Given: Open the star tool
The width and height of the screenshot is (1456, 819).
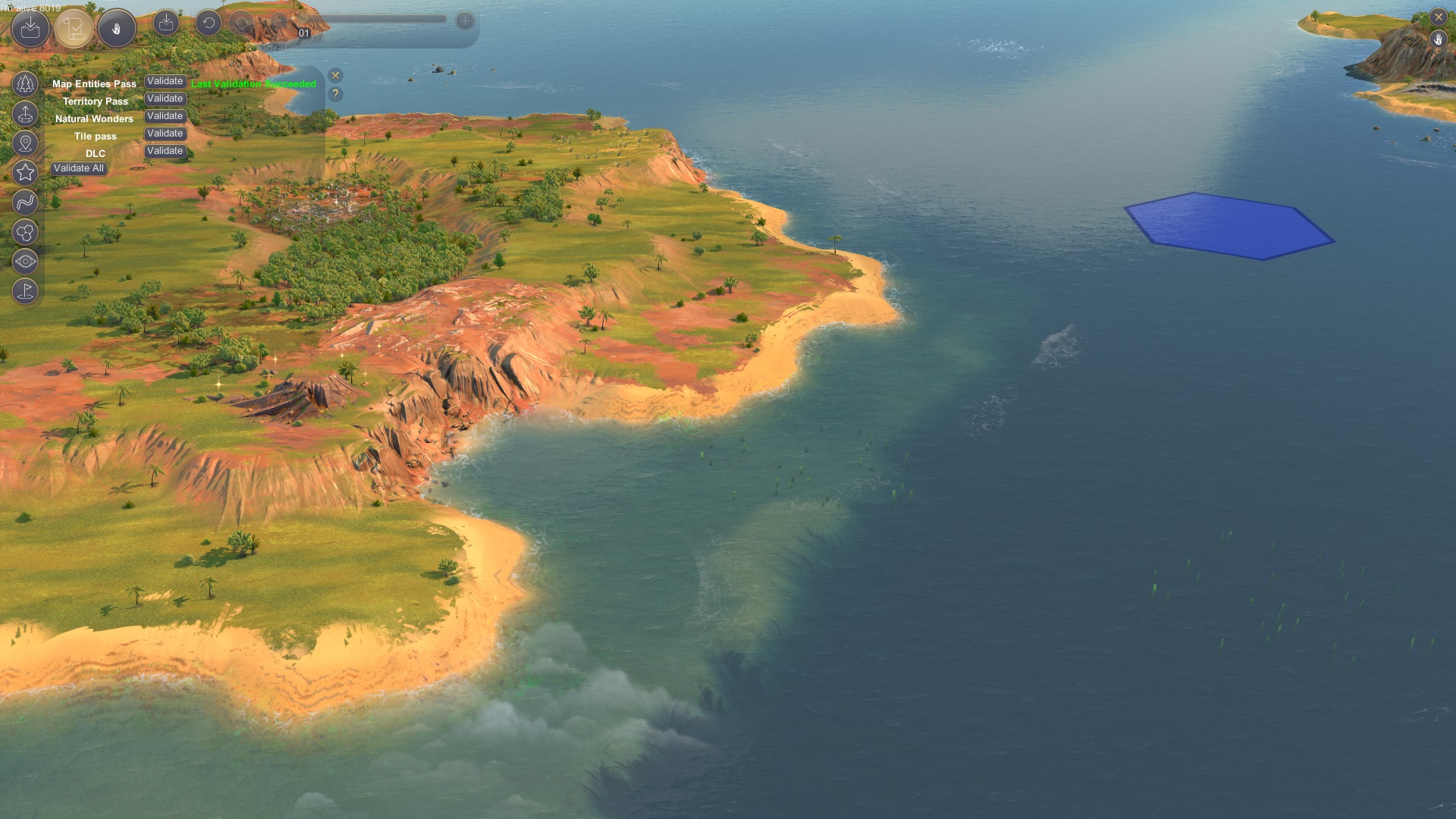Looking at the screenshot, I should [25, 172].
